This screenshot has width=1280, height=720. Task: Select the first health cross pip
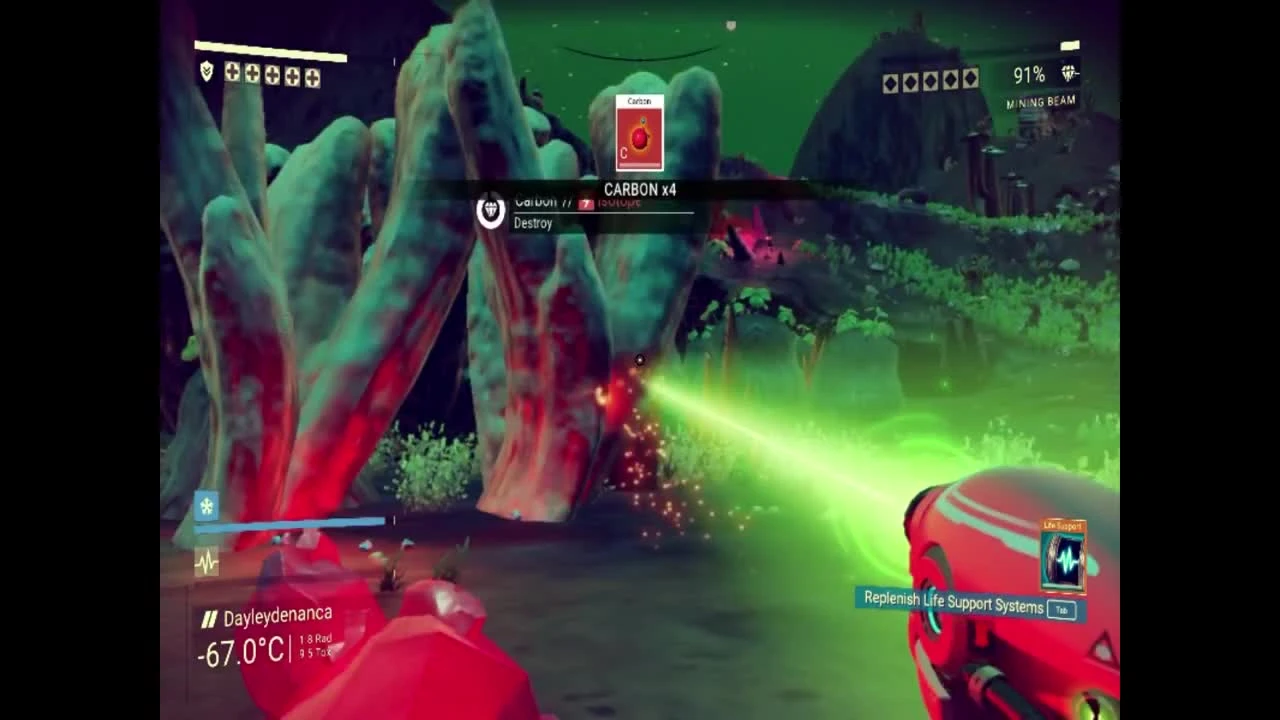[x=231, y=74]
